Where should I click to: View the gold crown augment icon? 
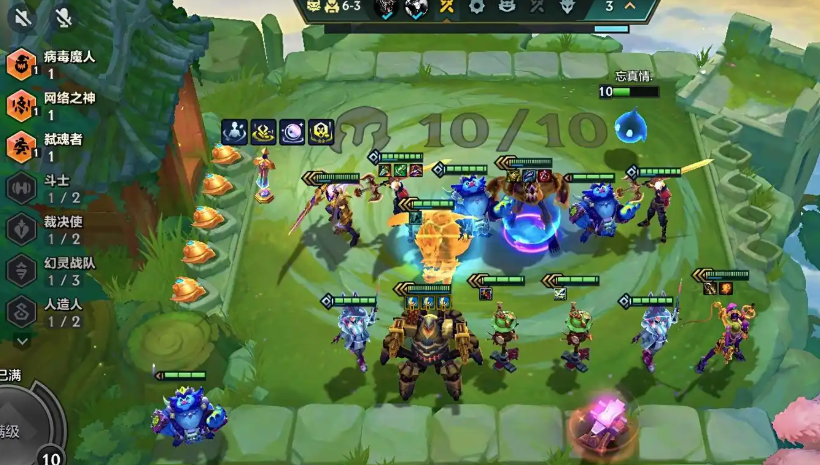tap(264, 131)
